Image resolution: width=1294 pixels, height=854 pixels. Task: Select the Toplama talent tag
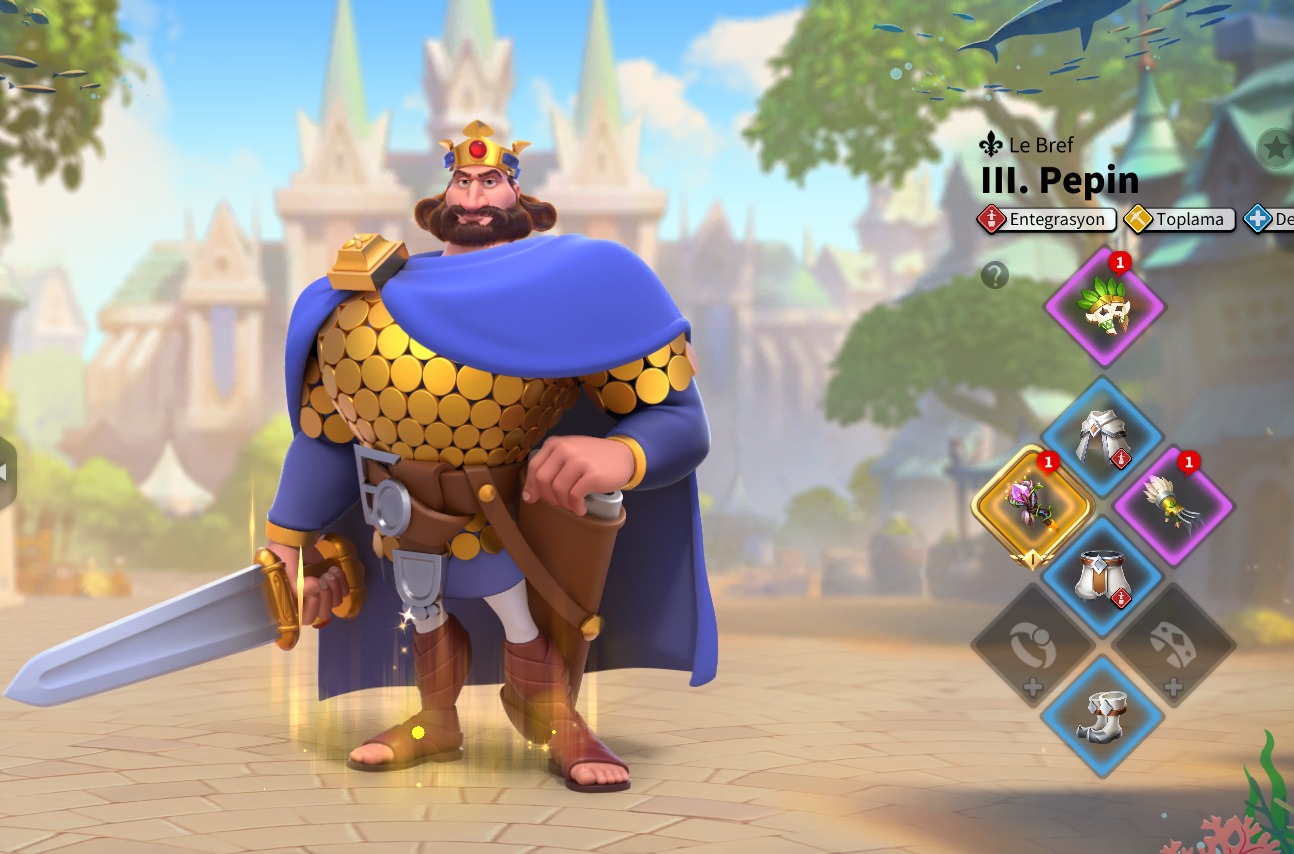pyautogui.click(x=1178, y=219)
